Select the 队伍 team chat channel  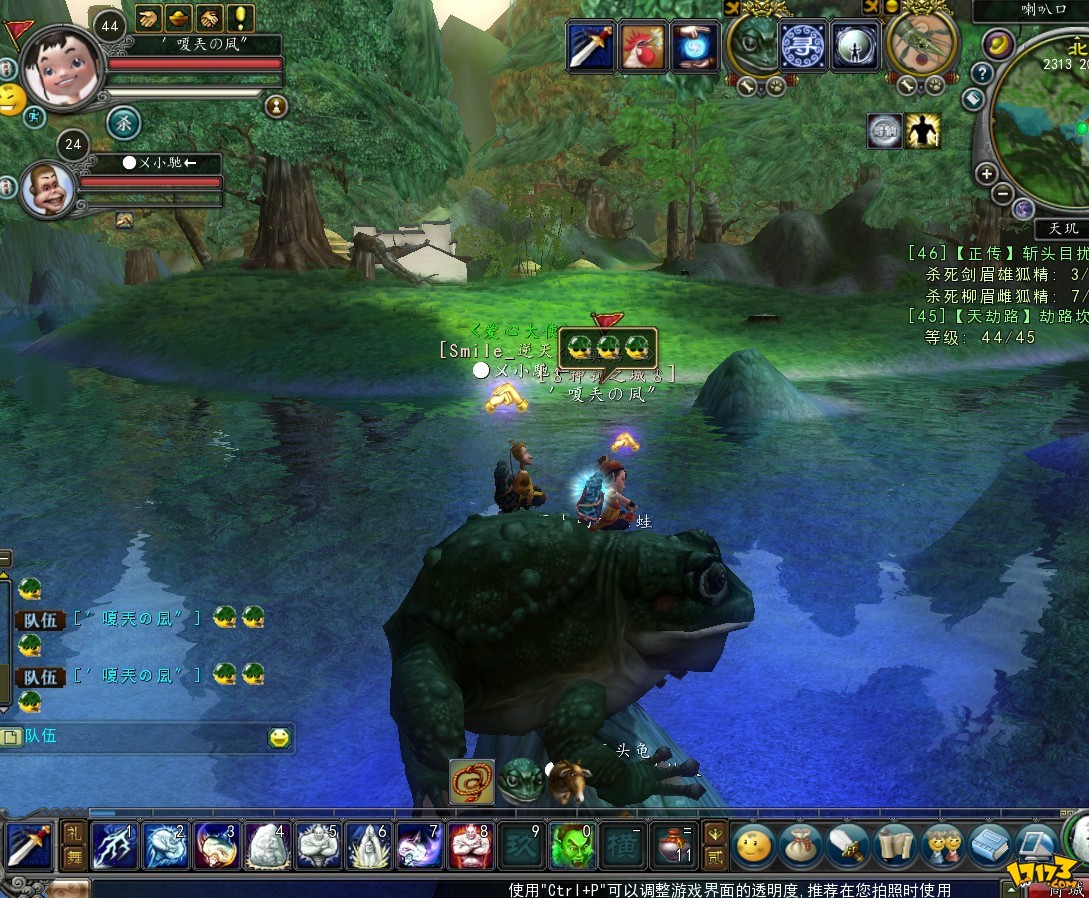pos(42,737)
